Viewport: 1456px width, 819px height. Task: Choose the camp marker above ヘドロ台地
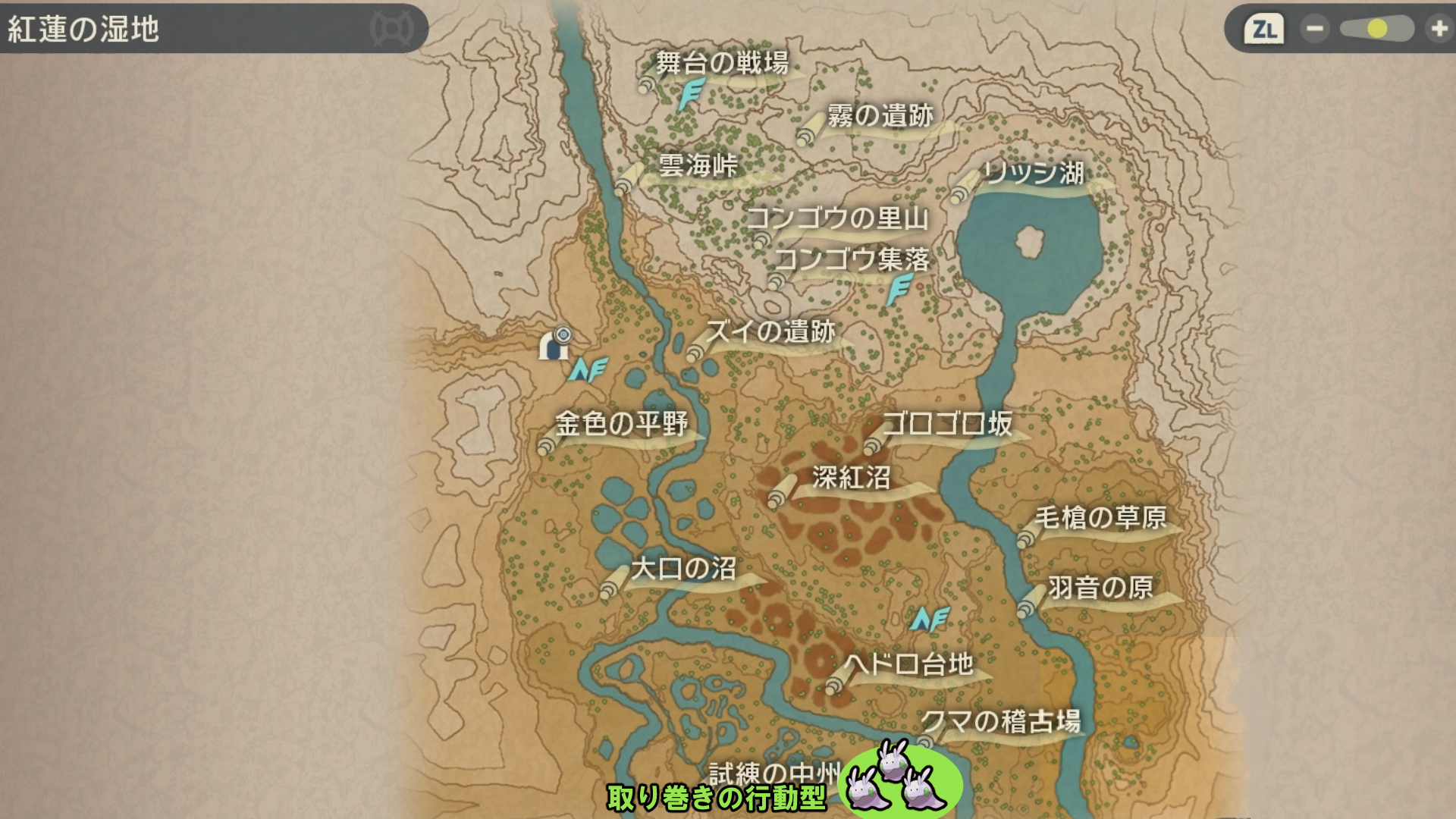[930, 620]
